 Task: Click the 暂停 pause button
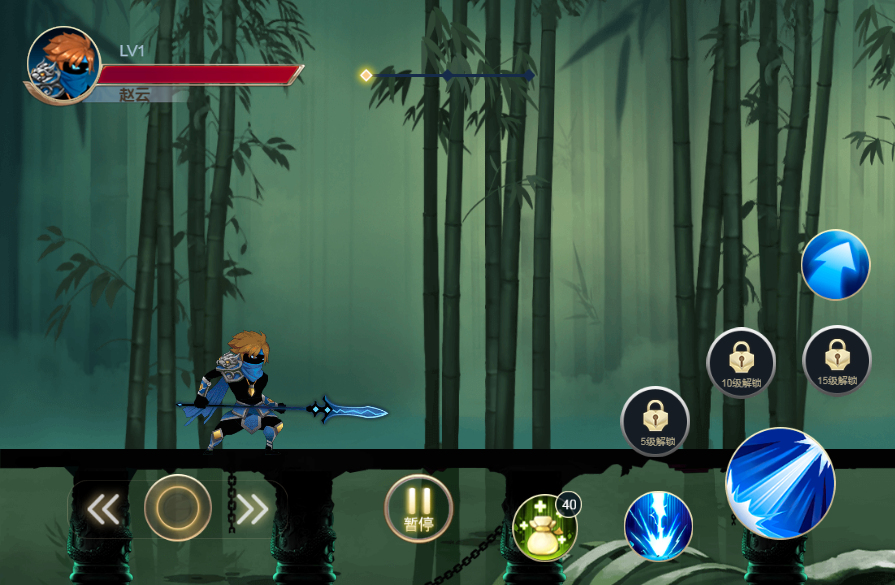point(418,508)
